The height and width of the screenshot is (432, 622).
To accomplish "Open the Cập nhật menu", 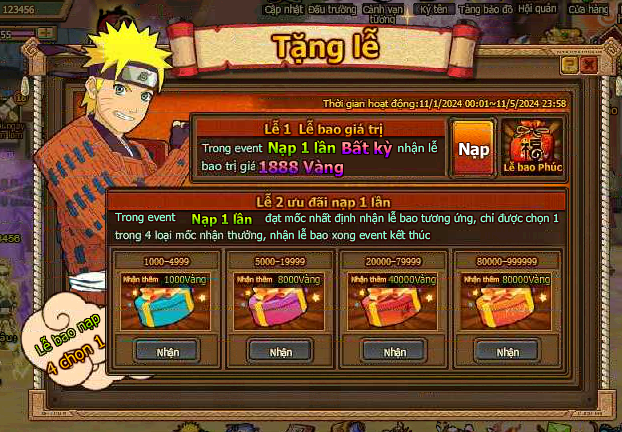I will coord(284,9).
